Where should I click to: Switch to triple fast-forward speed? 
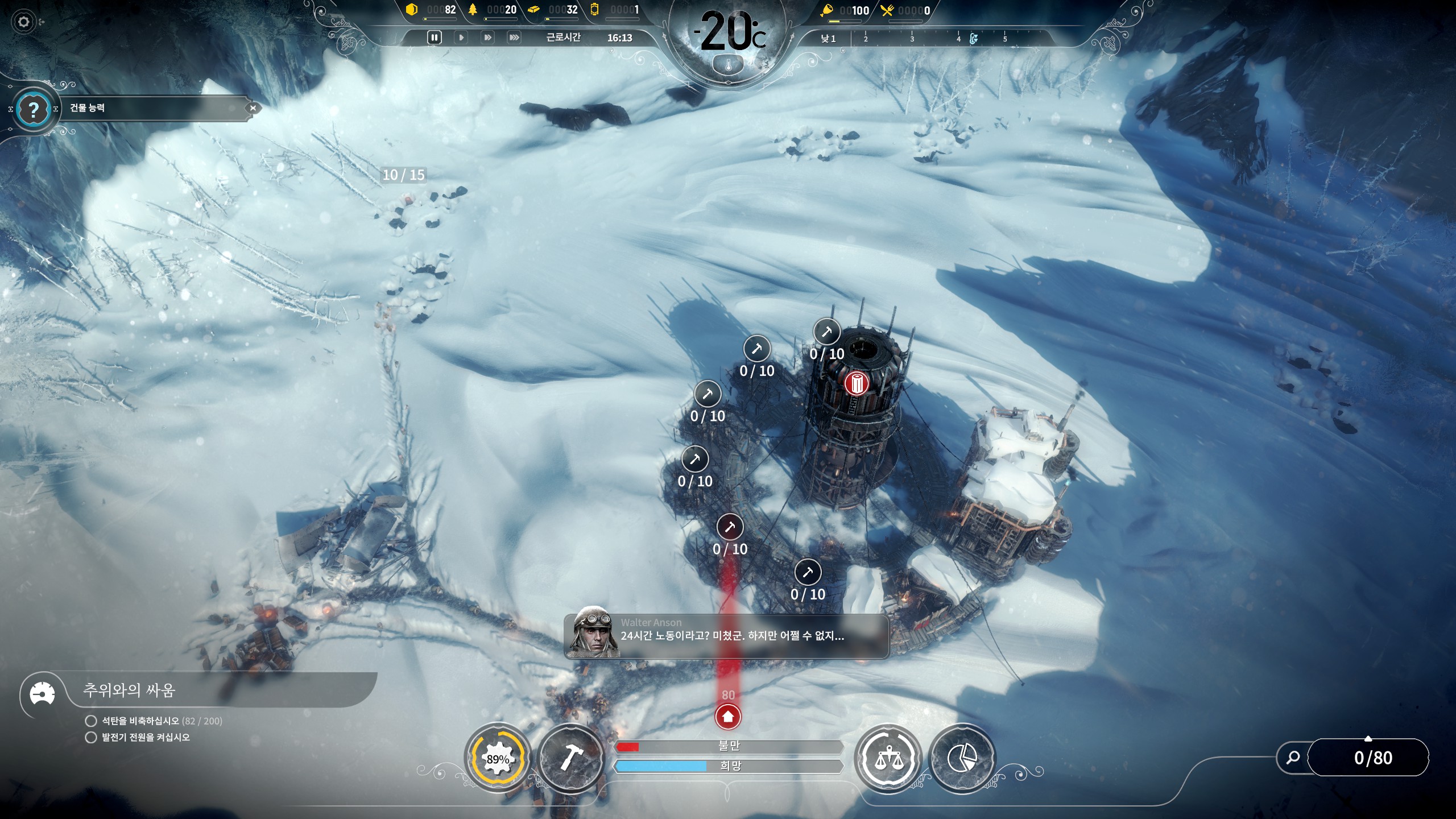pos(514,38)
